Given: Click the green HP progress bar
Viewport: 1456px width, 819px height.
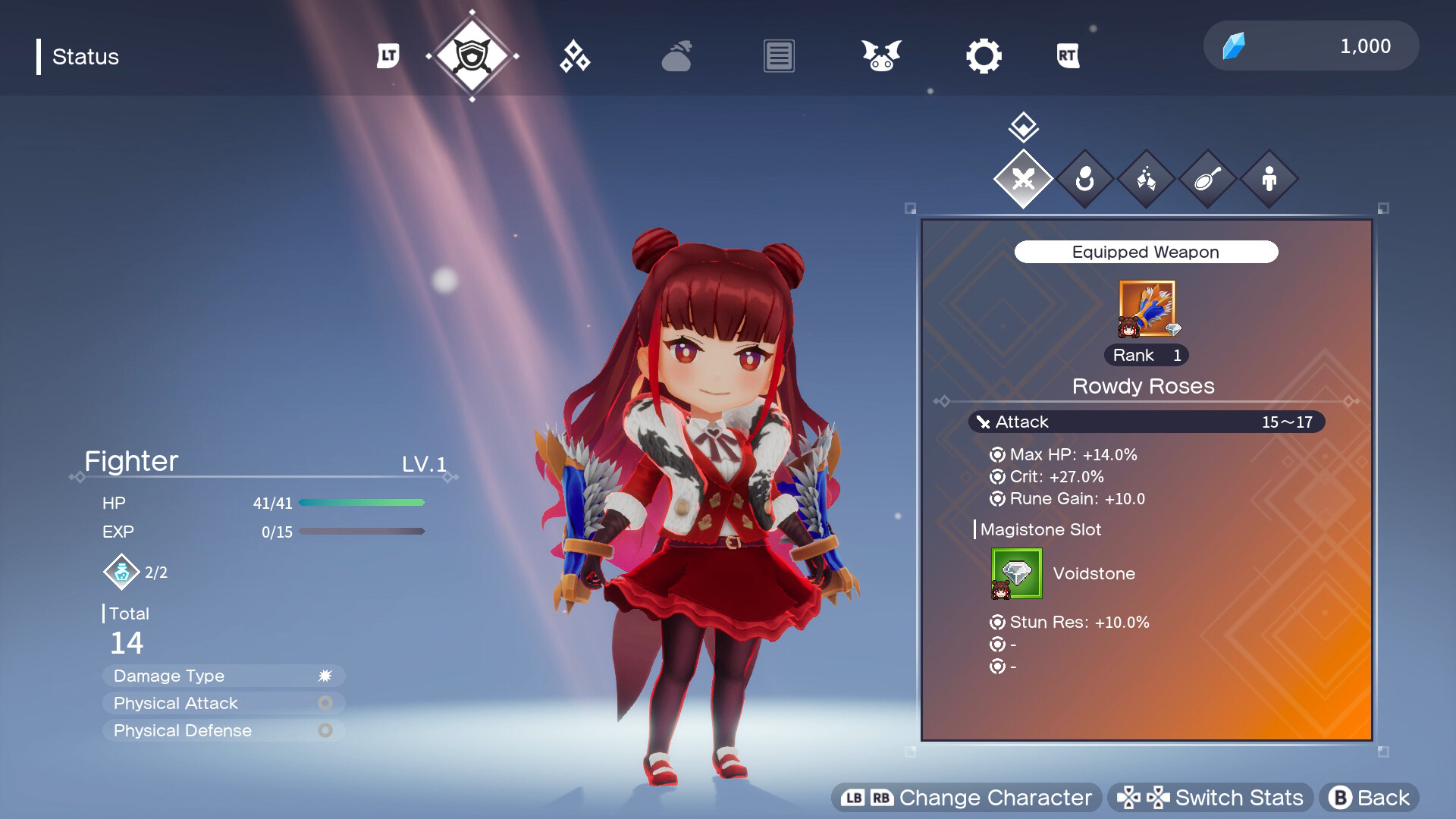Looking at the screenshot, I should (x=362, y=502).
